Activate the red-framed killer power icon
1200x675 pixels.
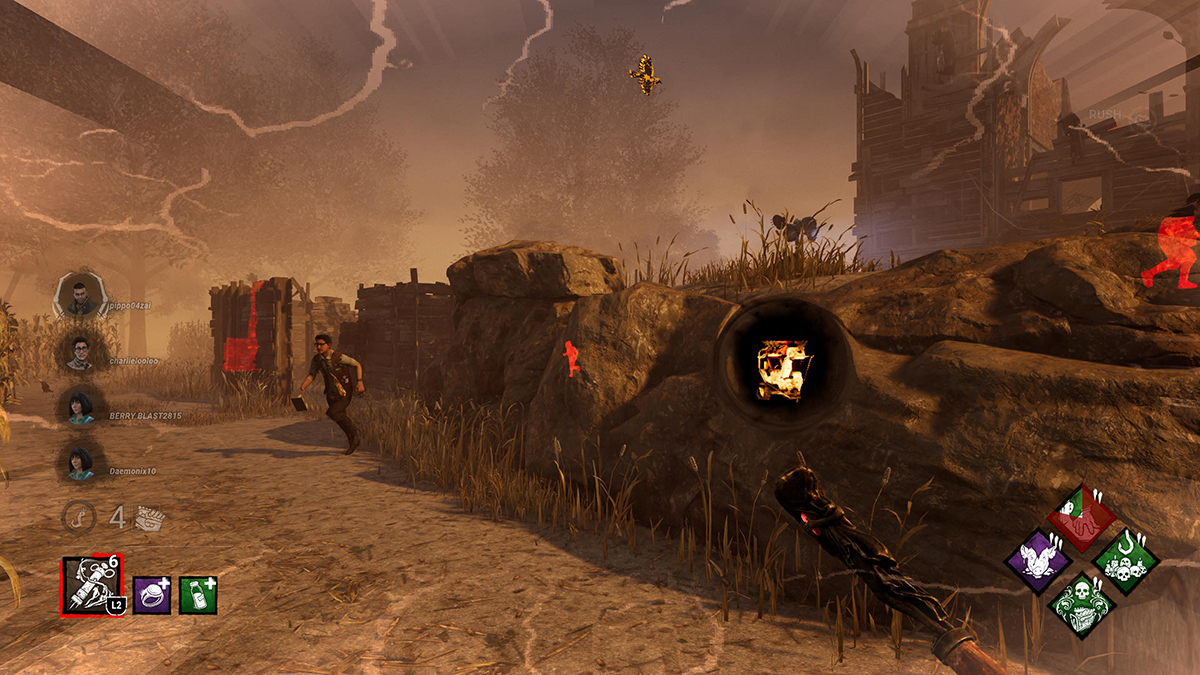92,586
